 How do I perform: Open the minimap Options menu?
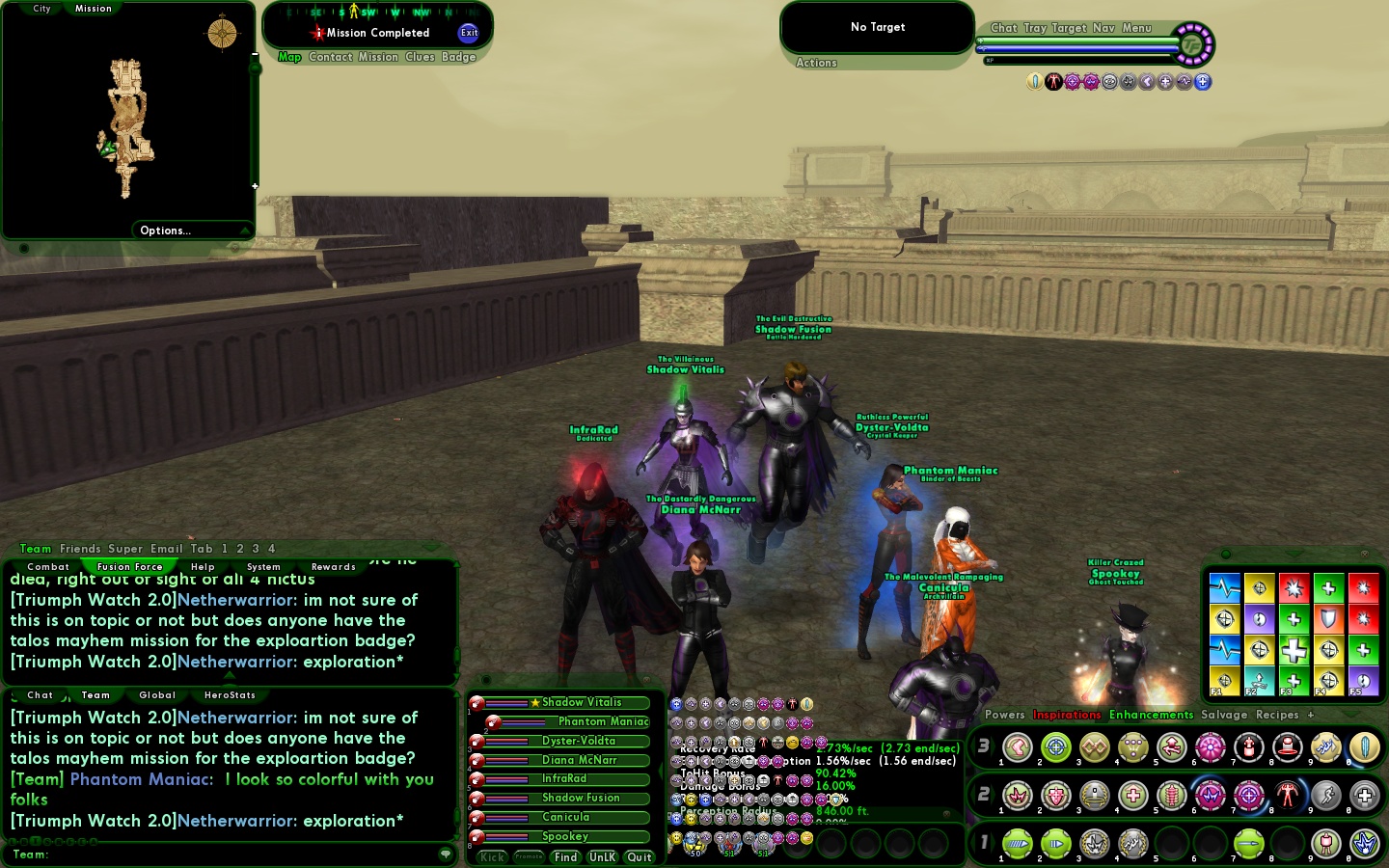tap(166, 231)
